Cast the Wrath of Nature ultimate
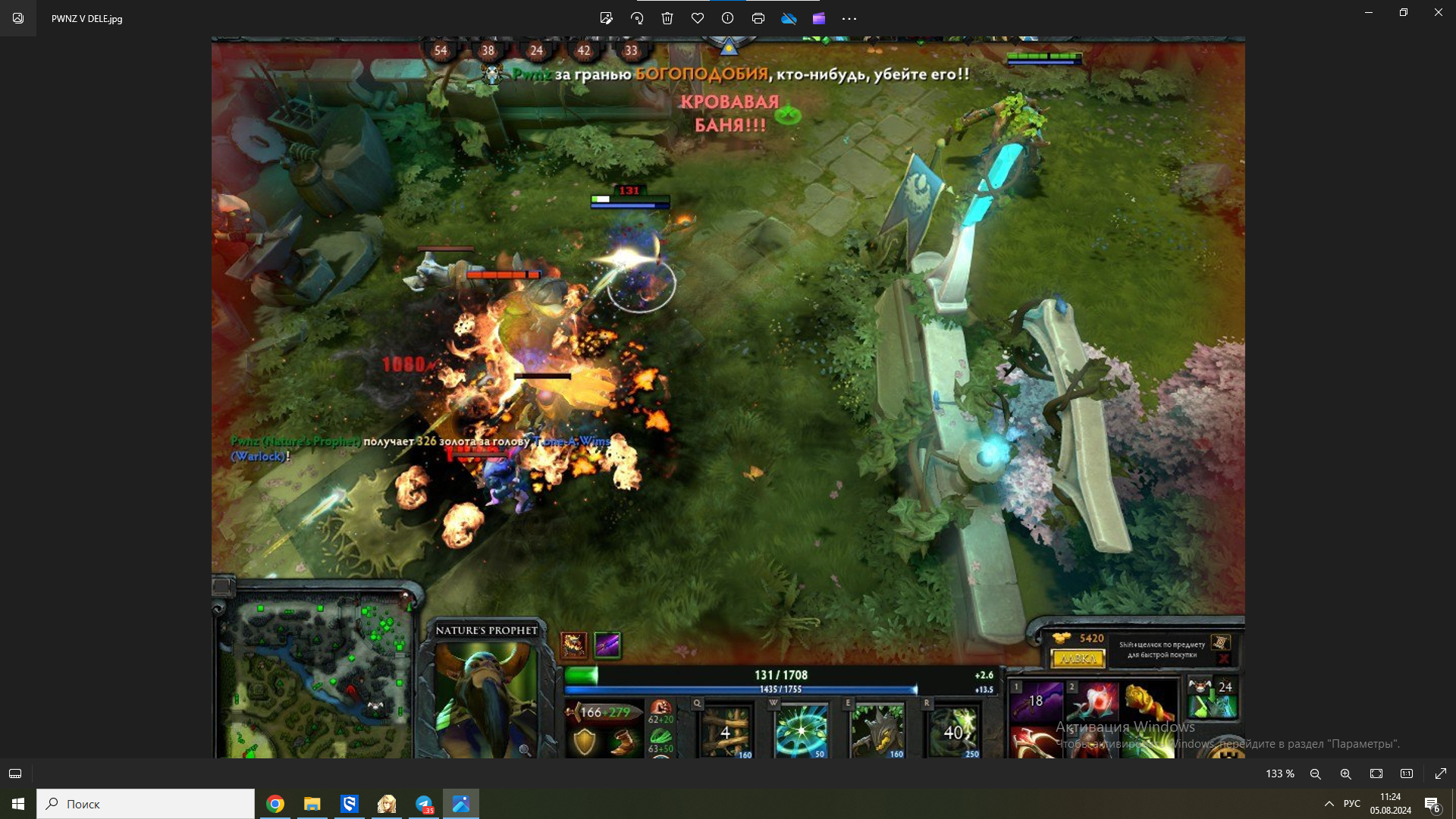Image resolution: width=1456 pixels, height=819 pixels. 953,731
